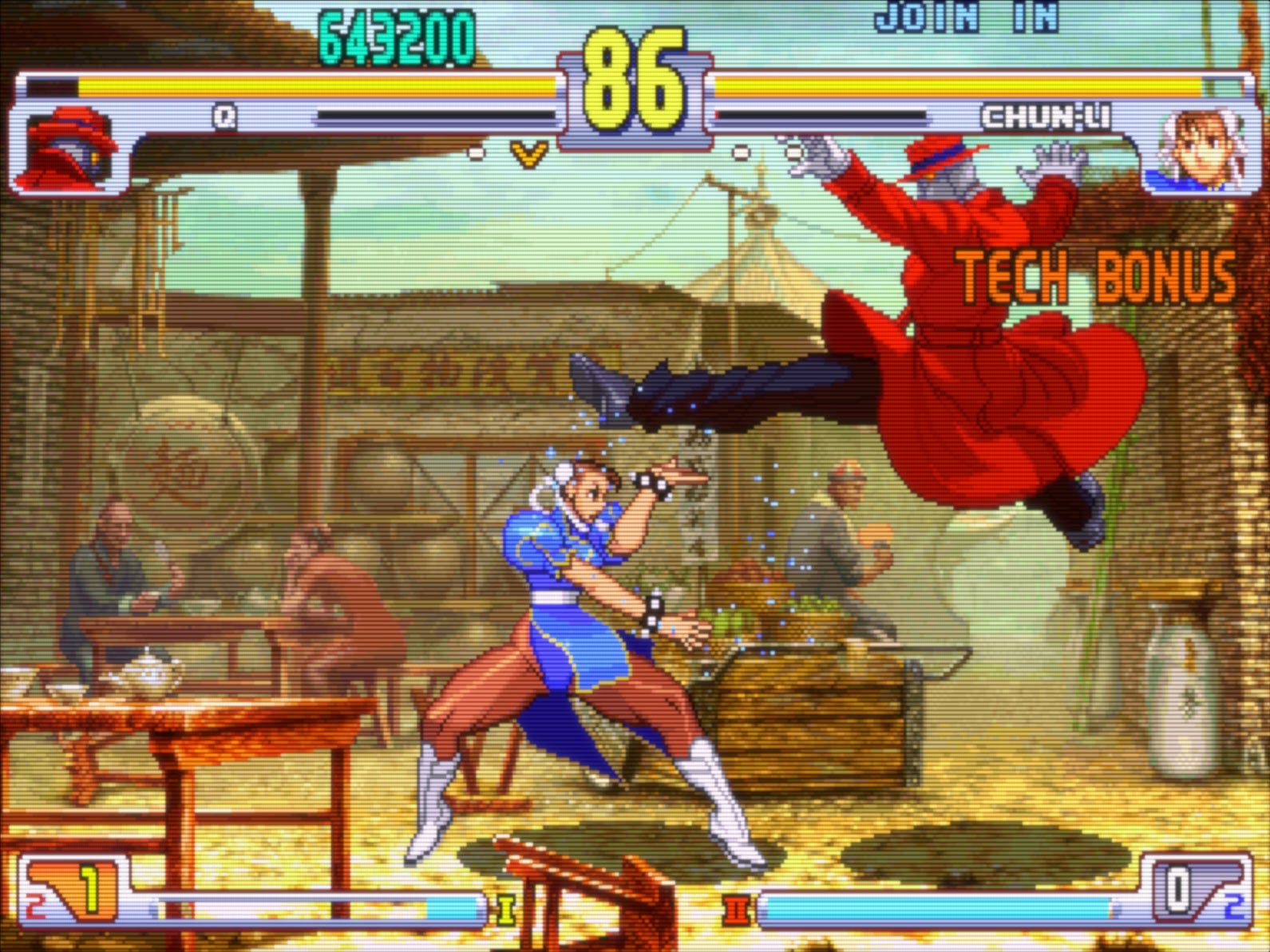
Task: Click the TECH BONUS message
Action: (1094, 274)
